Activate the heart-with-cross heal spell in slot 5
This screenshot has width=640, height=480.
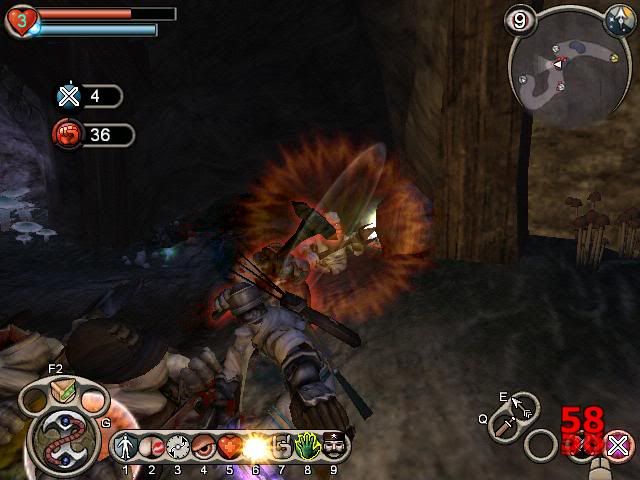(229, 446)
